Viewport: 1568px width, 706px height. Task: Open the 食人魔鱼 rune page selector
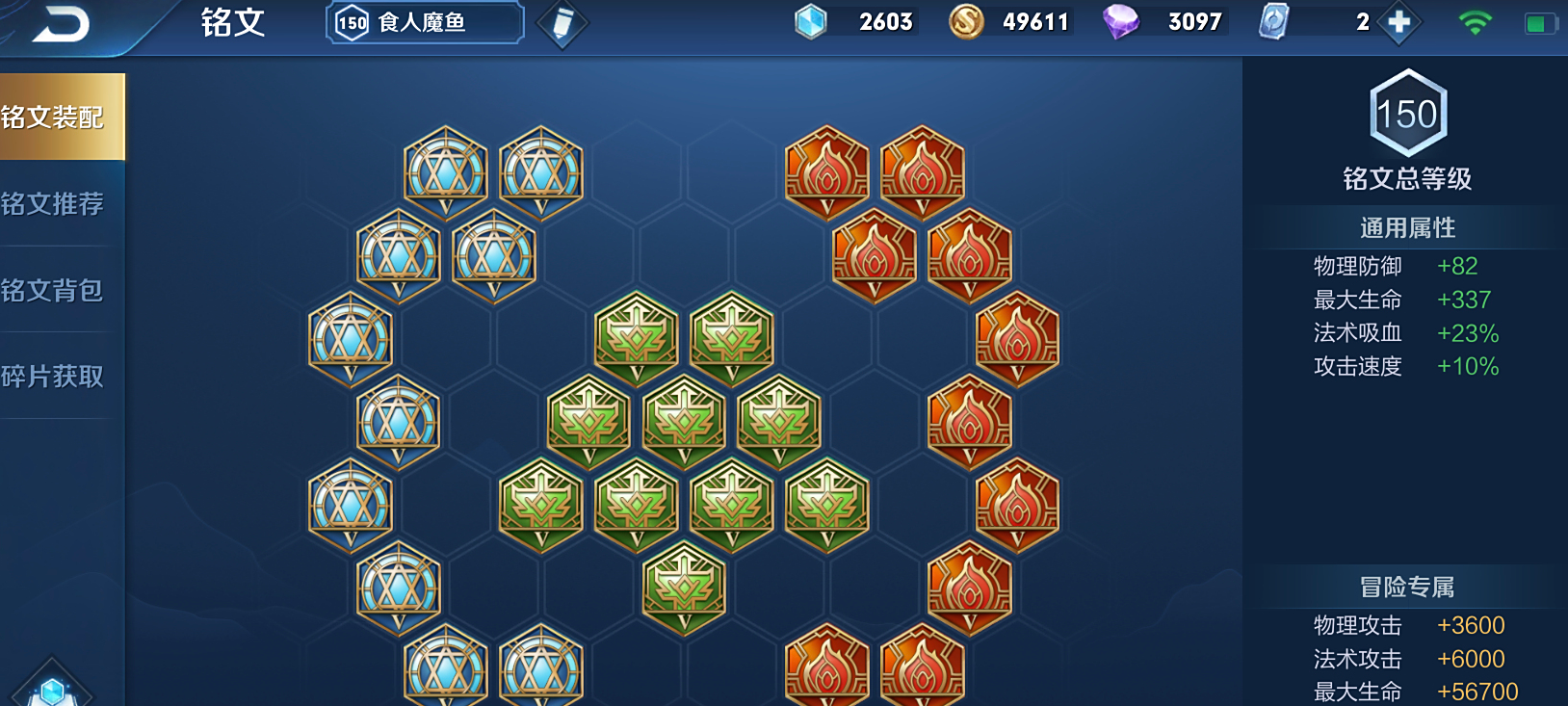425,23
